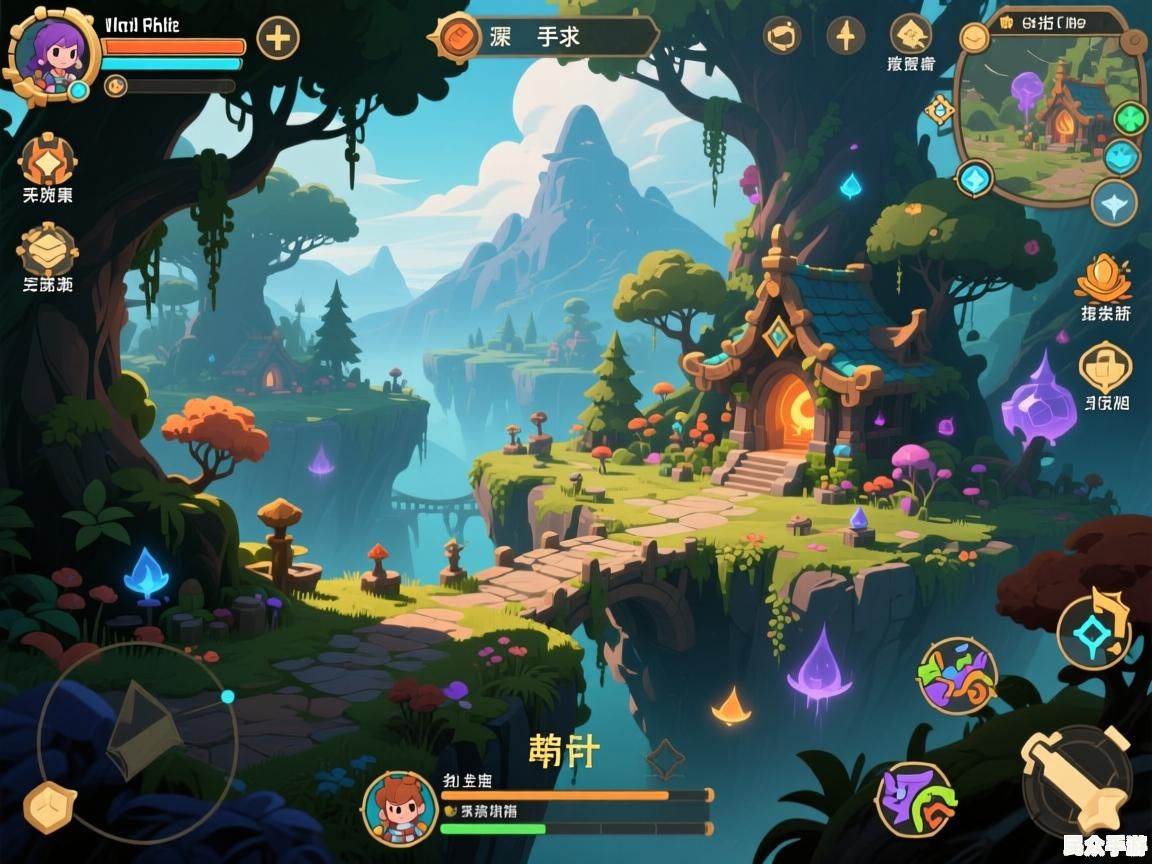Click the green clover button on minimap edge
Viewport: 1152px width, 864px height.
pos(1130,119)
